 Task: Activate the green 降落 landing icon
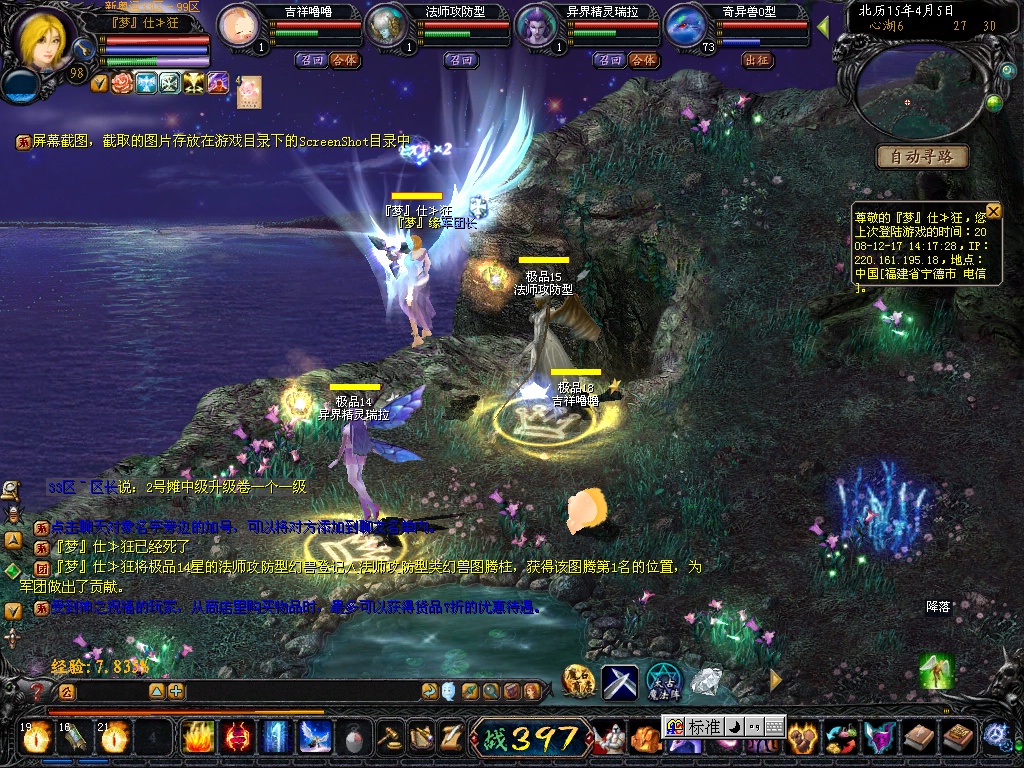pyautogui.click(x=938, y=670)
